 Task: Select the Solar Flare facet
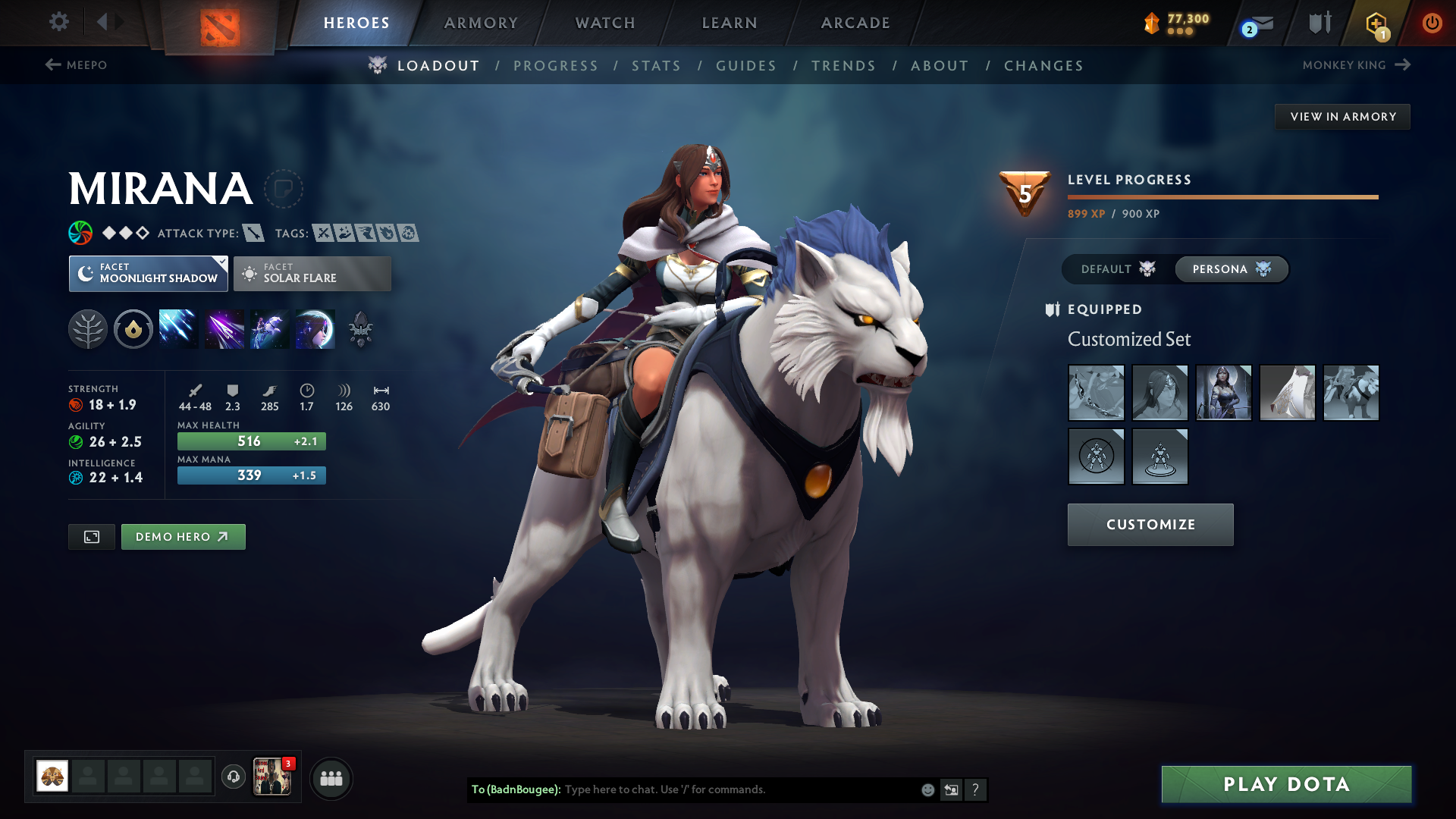click(x=312, y=273)
